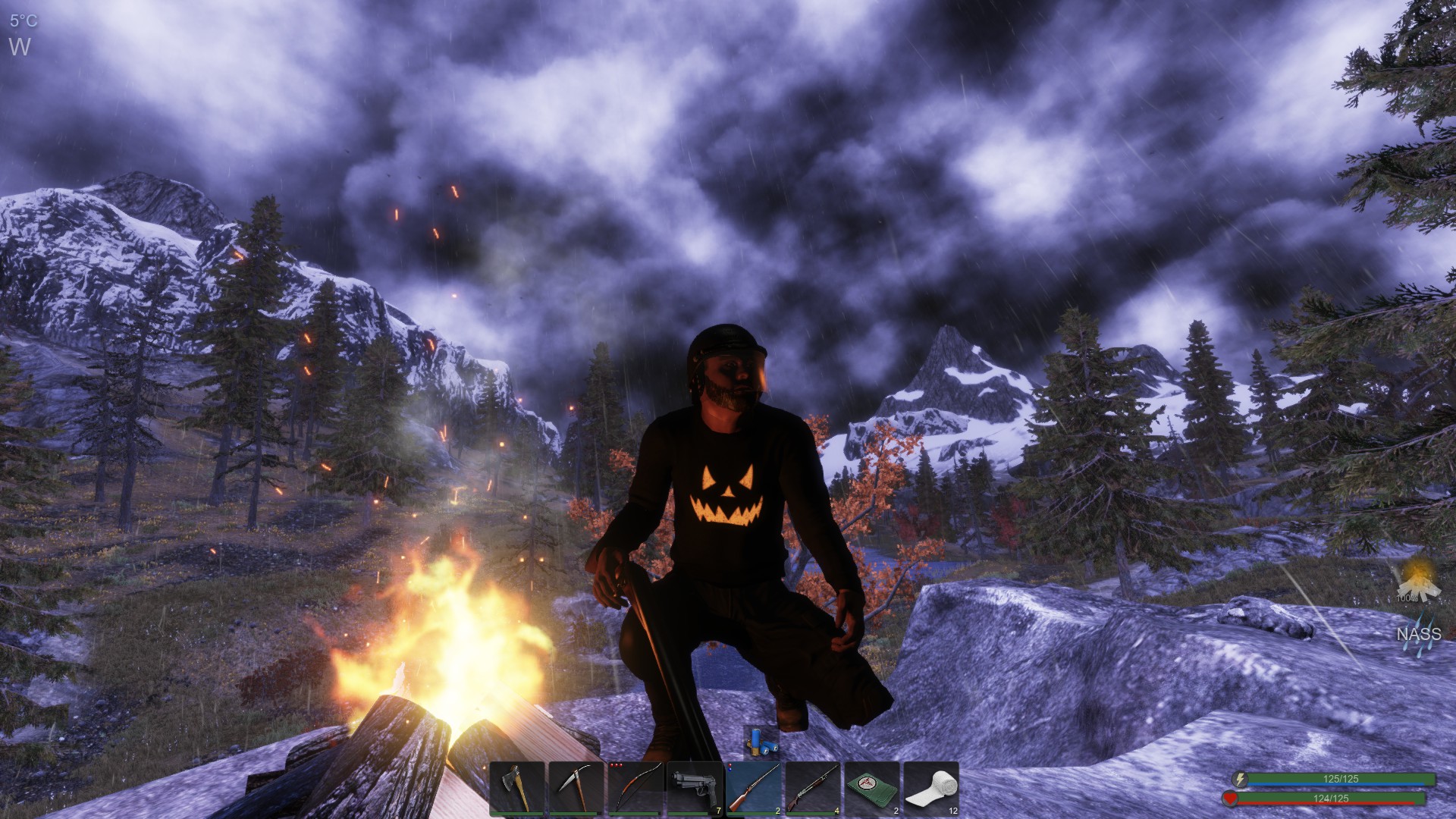Equip the bow from the hotbar

[635, 789]
